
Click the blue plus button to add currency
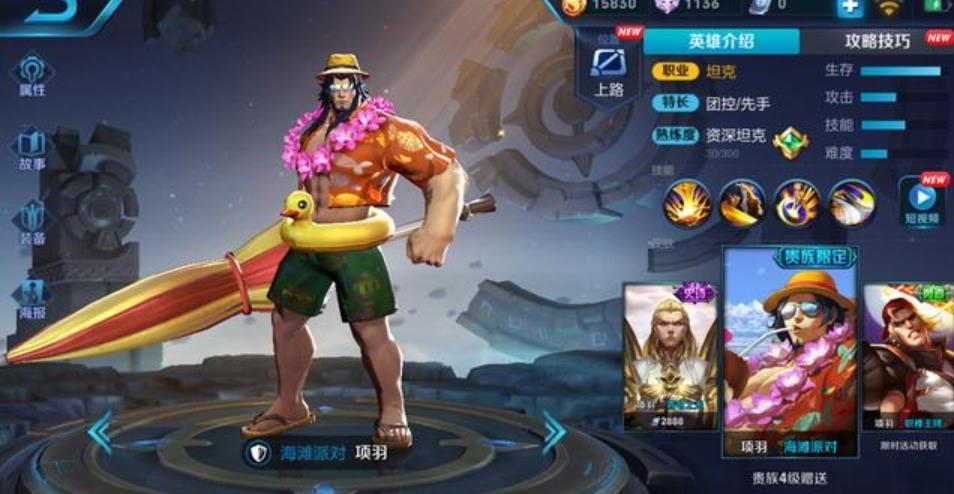pyautogui.click(x=849, y=7)
